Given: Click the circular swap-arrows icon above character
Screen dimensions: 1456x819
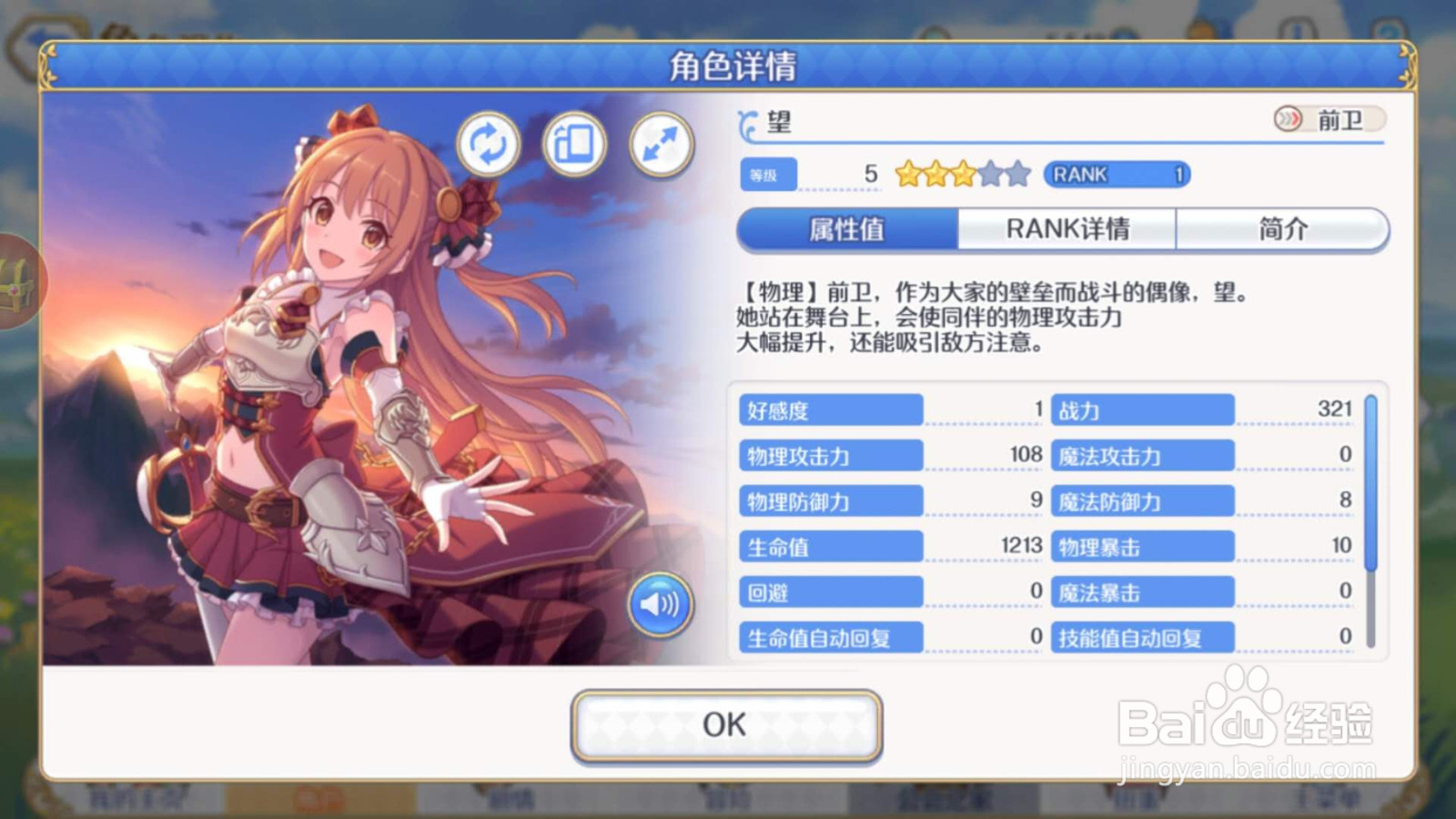Looking at the screenshot, I should click(x=490, y=144).
